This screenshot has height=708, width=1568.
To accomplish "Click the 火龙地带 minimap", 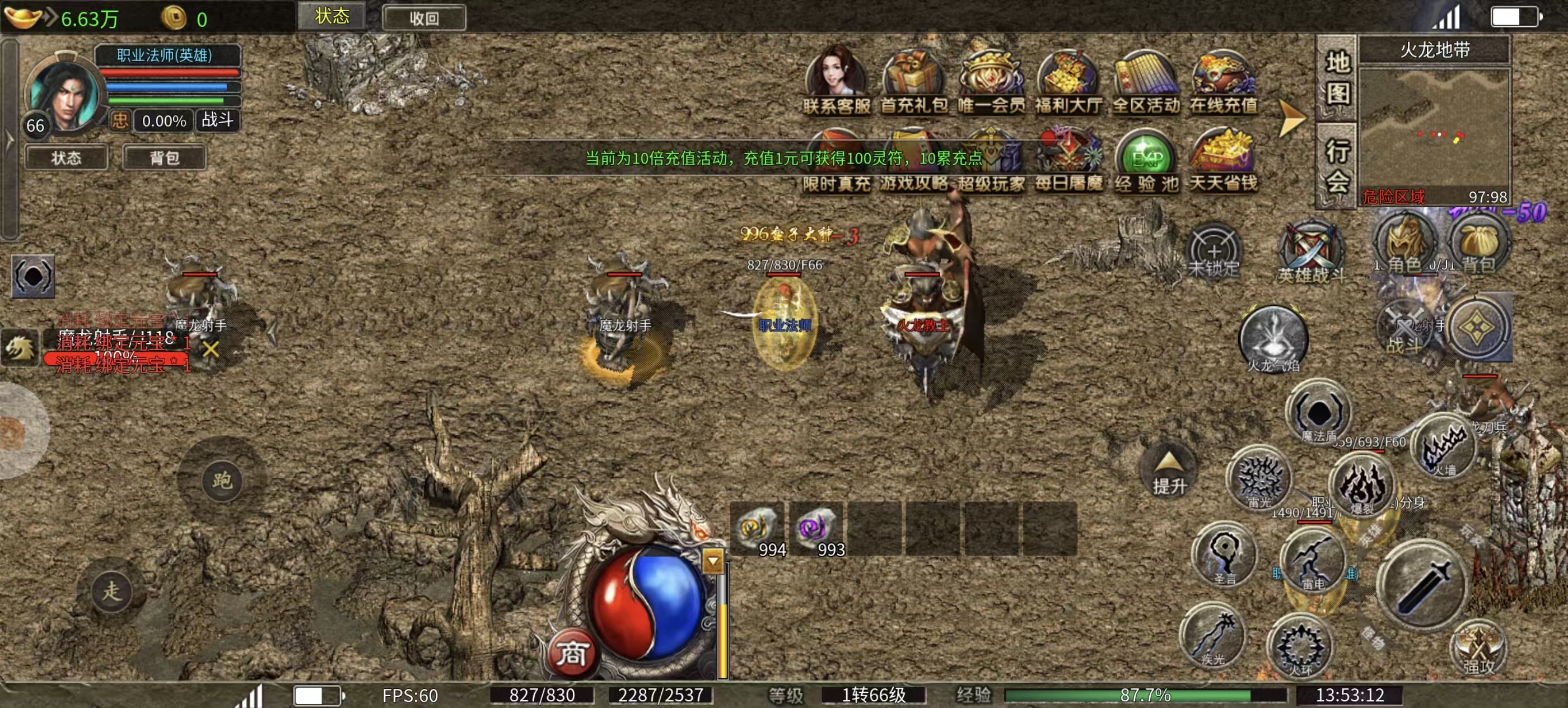I will (x=1435, y=128).
